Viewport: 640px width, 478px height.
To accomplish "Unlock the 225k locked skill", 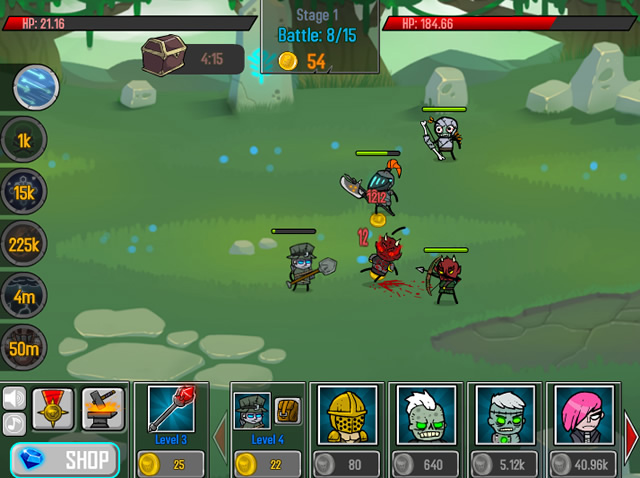I will pyautogui.click(x=24, y=244).
